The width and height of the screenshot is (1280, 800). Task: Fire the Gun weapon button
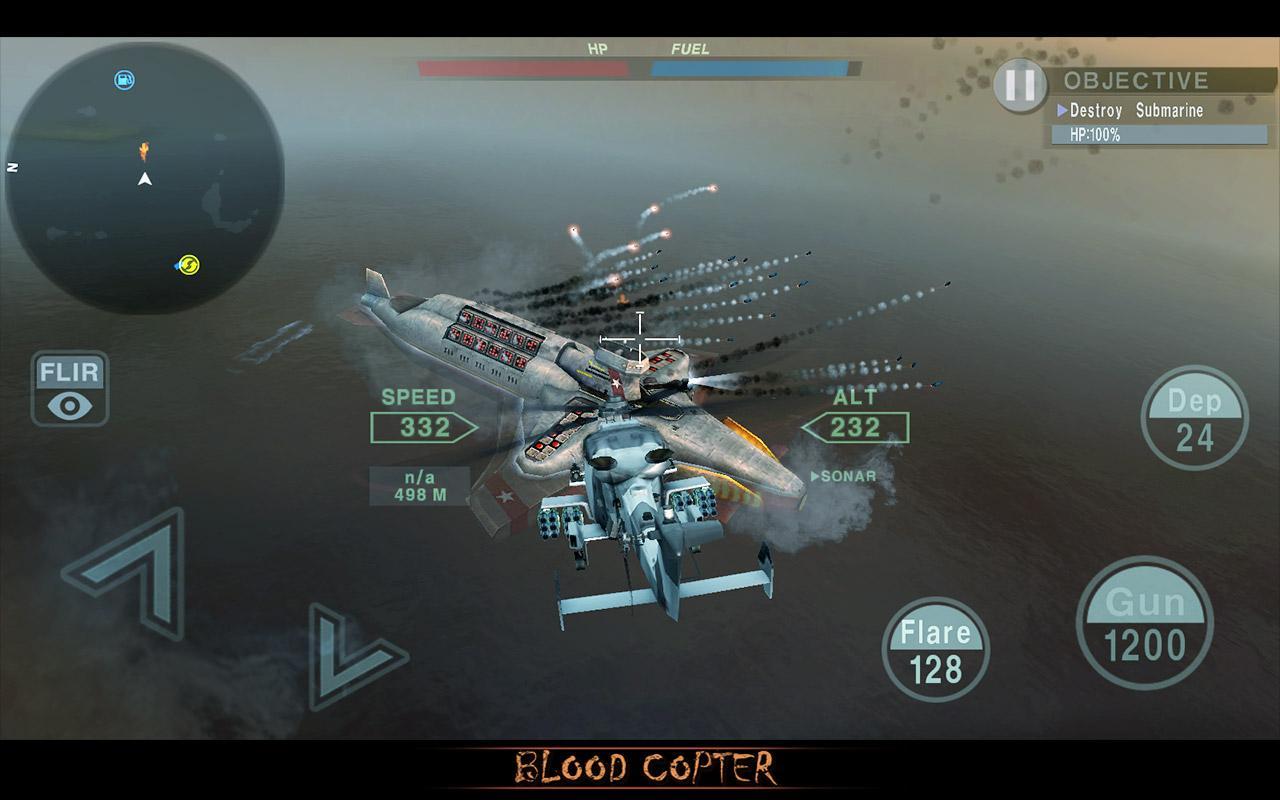click(x=1145, y=625)
